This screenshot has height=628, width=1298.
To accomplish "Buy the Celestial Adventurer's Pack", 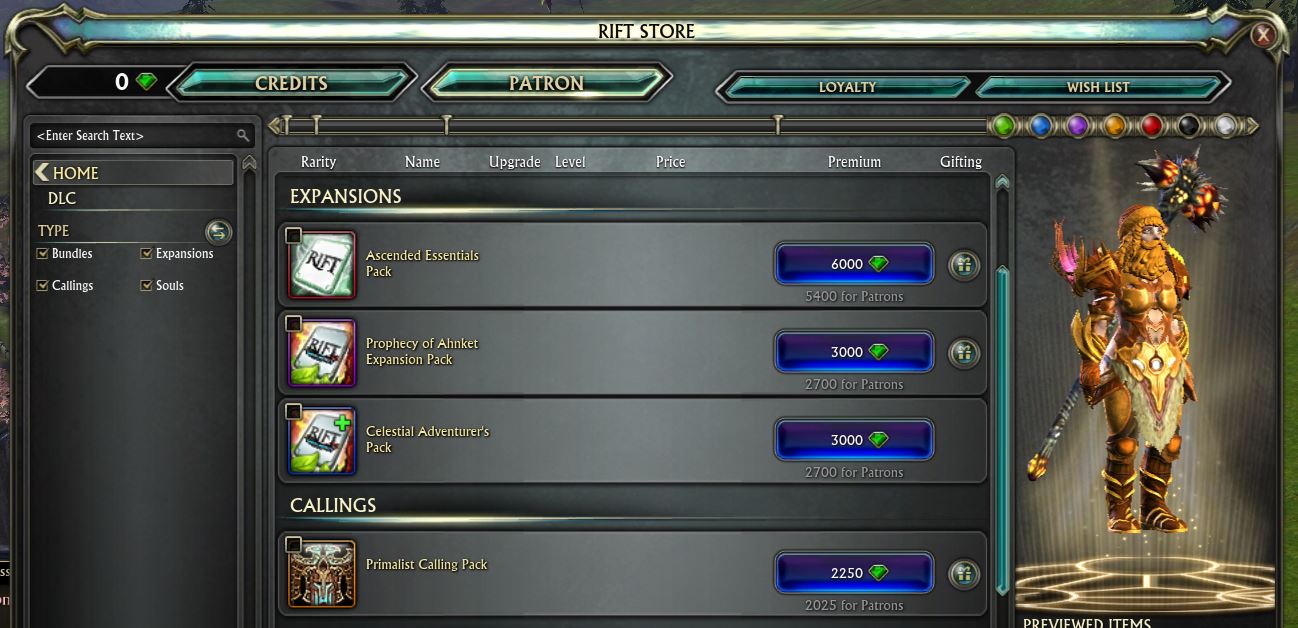I will (x=853, y=440).
